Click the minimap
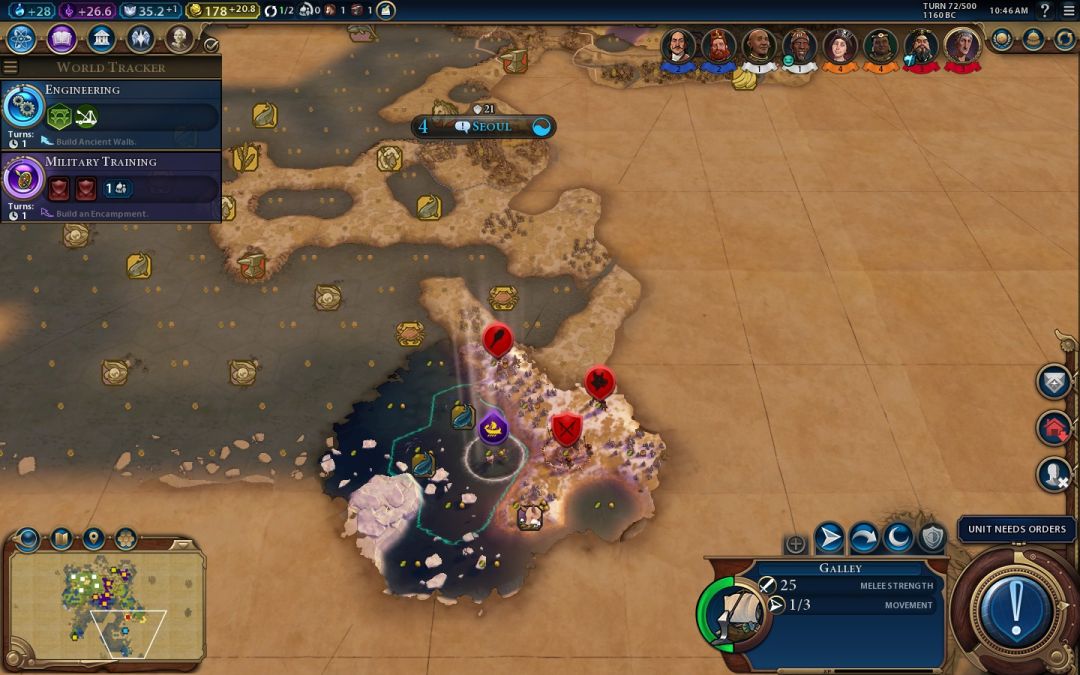This screenshot has width=1080, height=675. point(106,606)
